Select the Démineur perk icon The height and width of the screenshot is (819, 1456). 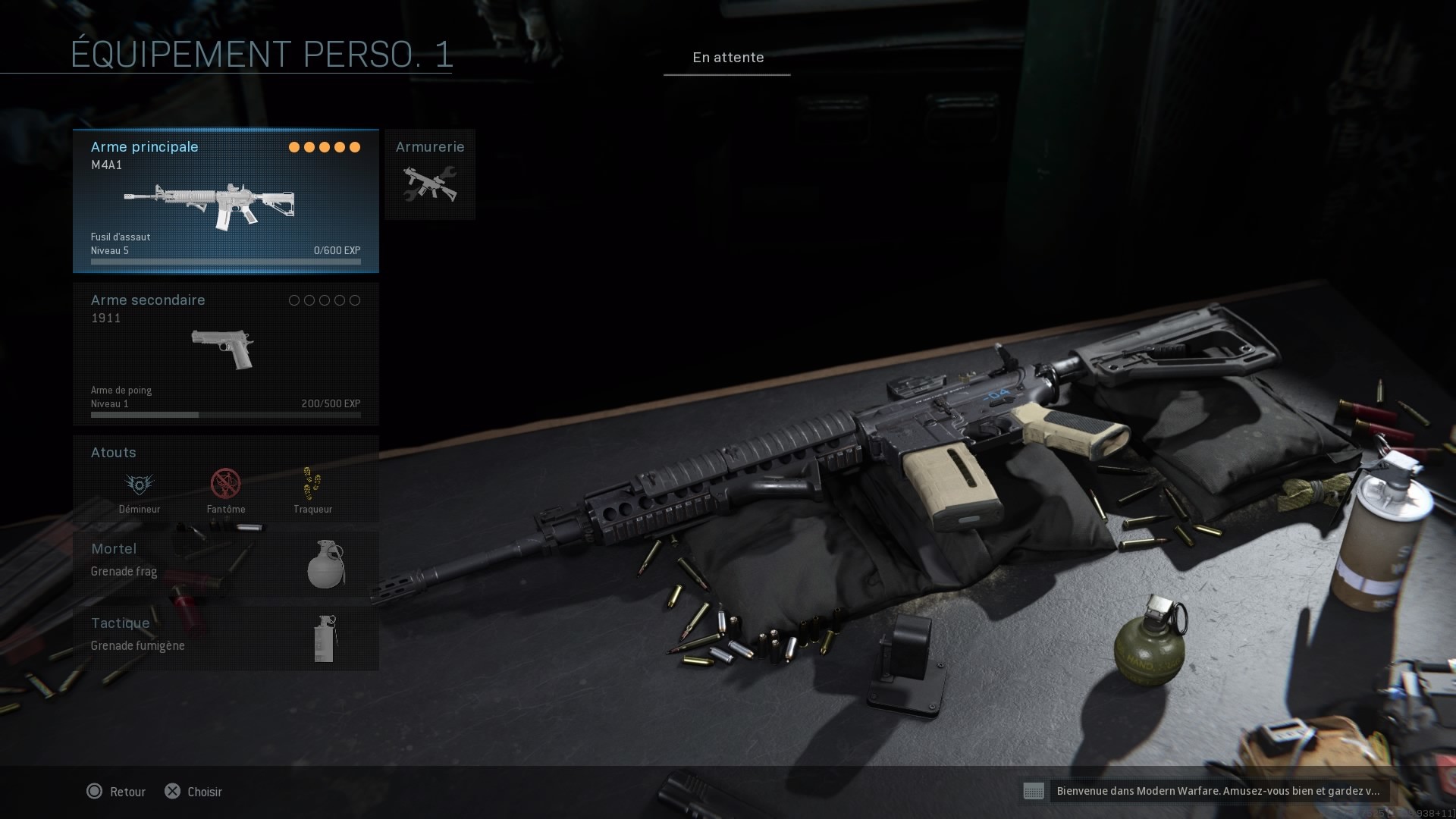tap(140, 485)
